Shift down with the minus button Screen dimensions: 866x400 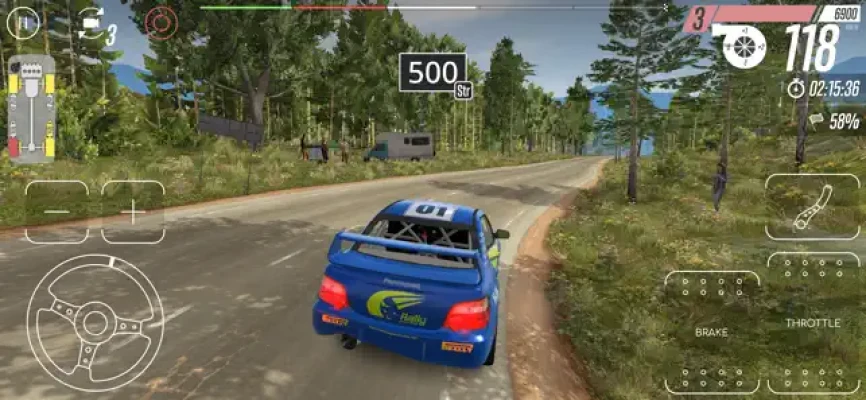56,212
